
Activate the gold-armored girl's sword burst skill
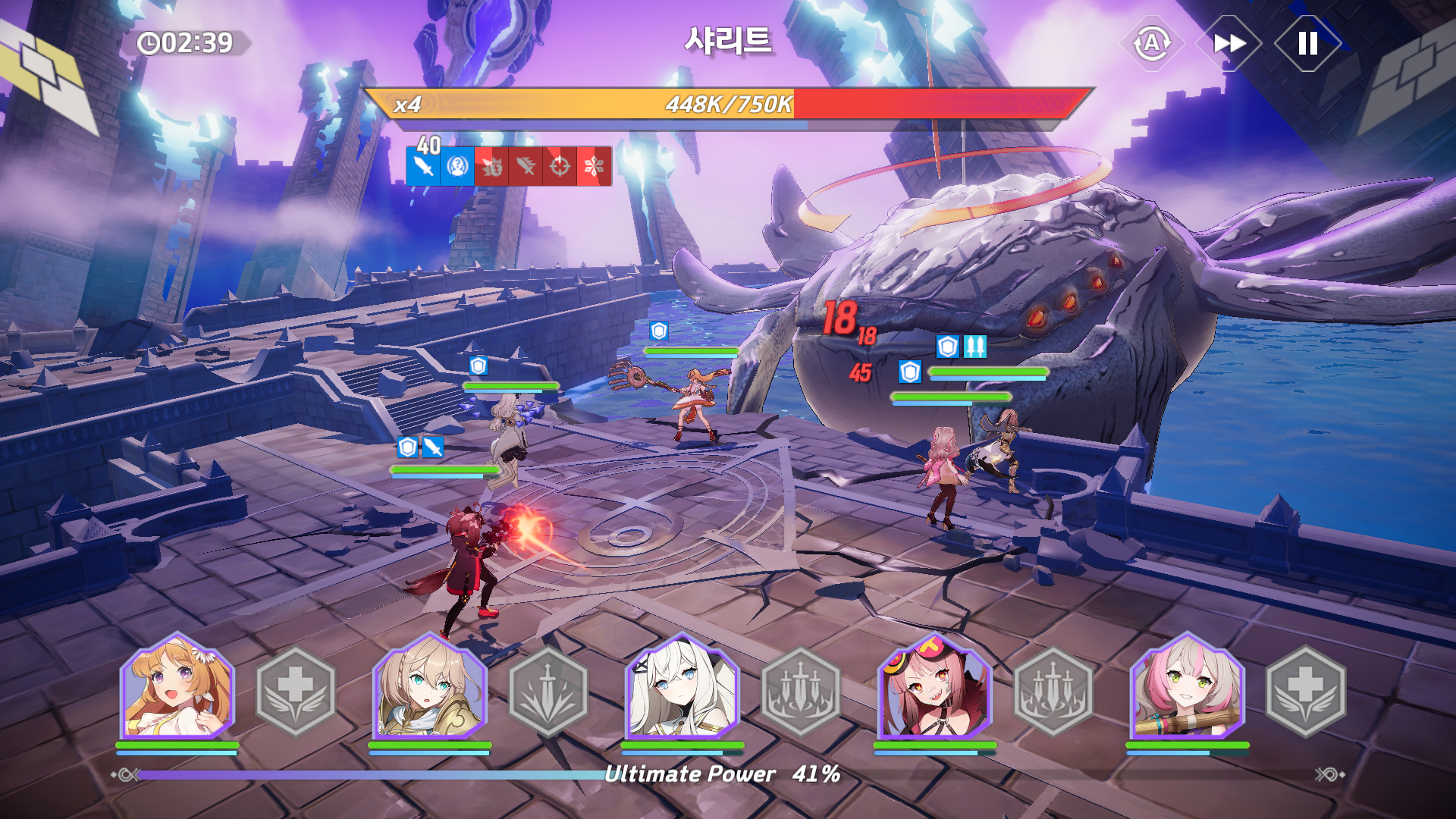(x=548, y=691)
